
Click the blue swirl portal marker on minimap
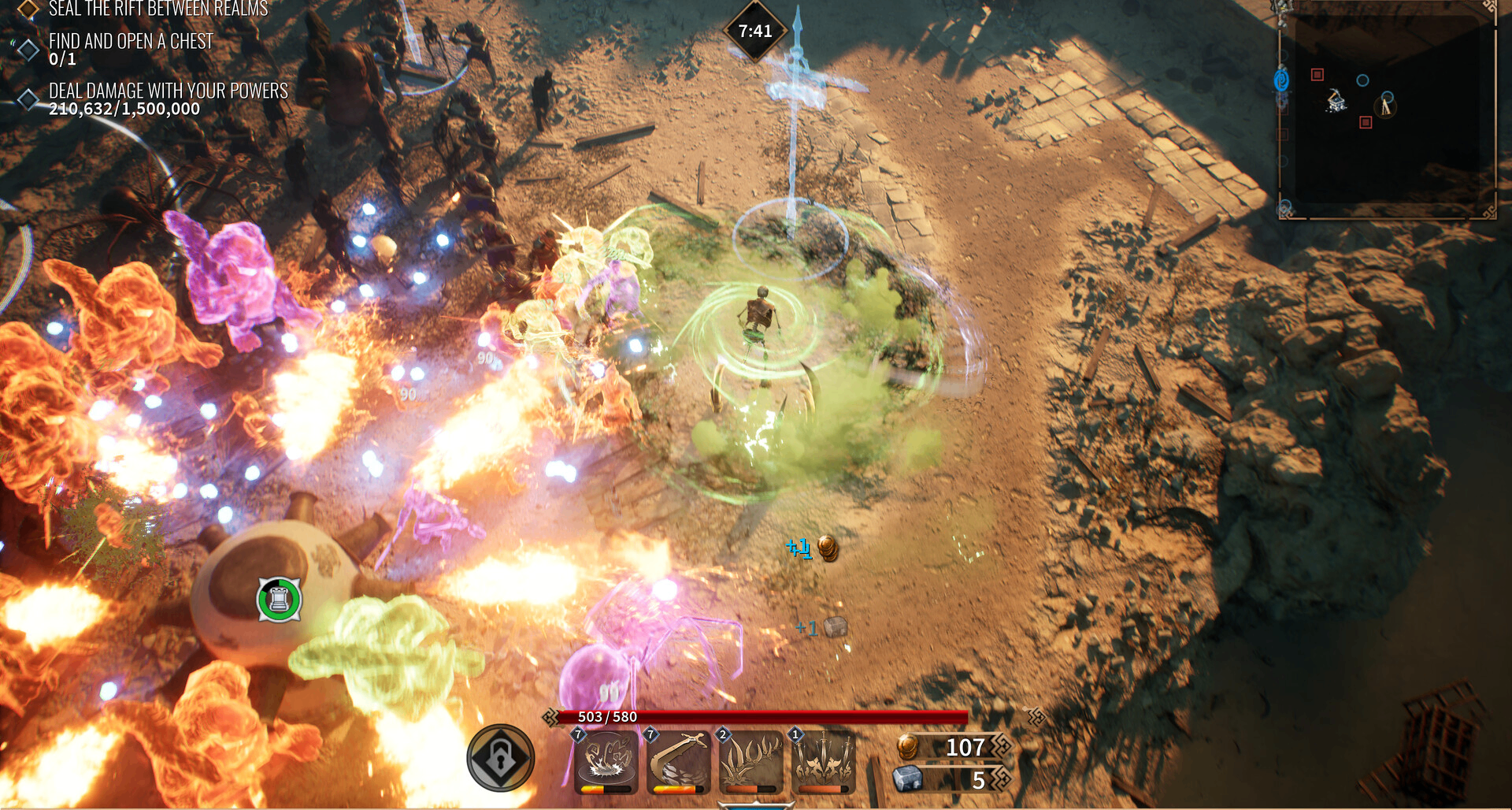[1281, 80]
